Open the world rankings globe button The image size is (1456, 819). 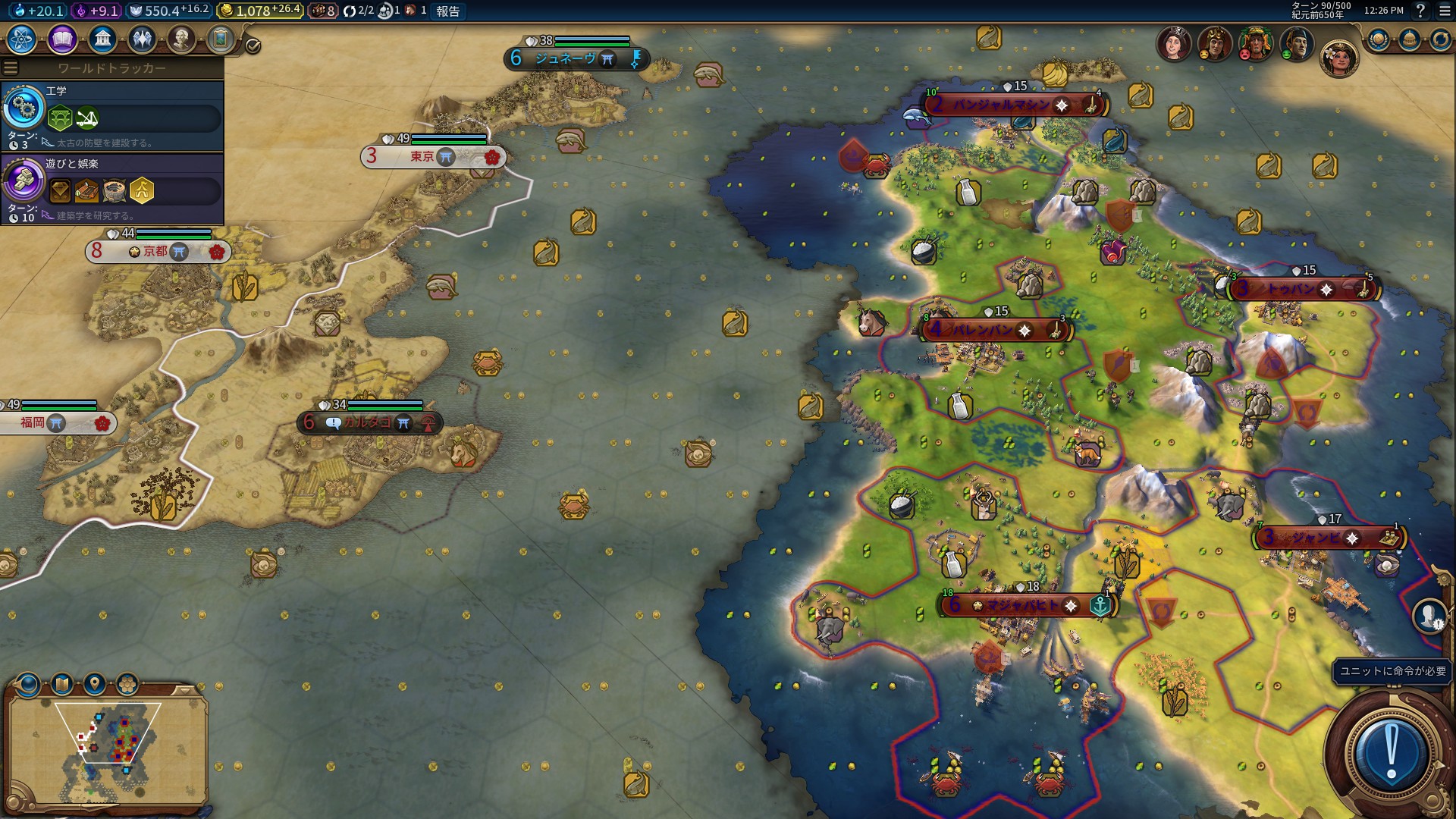pyautogui.click(x=1379, y=39)
